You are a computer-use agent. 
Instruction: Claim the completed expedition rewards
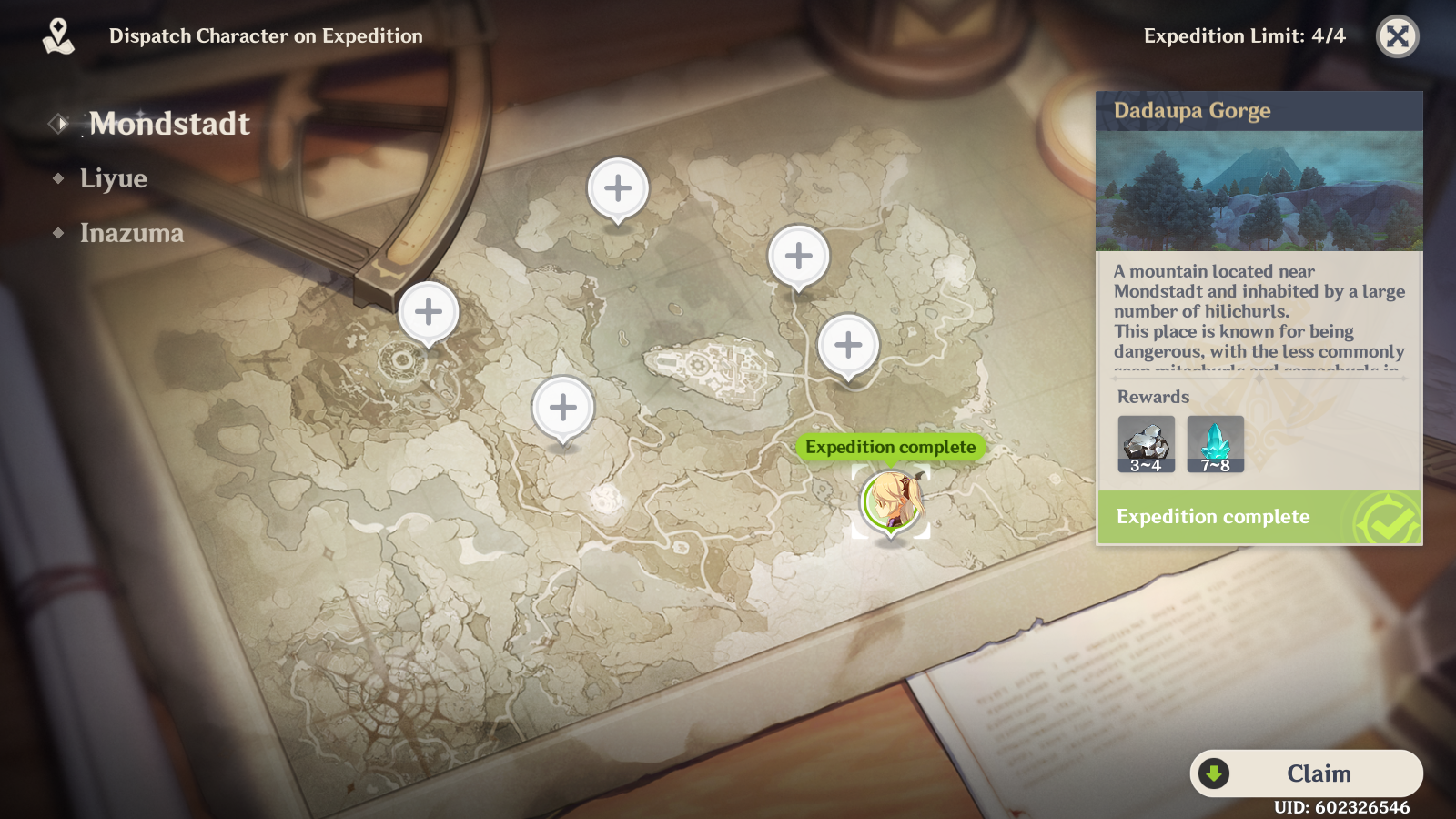point(1307,773)
